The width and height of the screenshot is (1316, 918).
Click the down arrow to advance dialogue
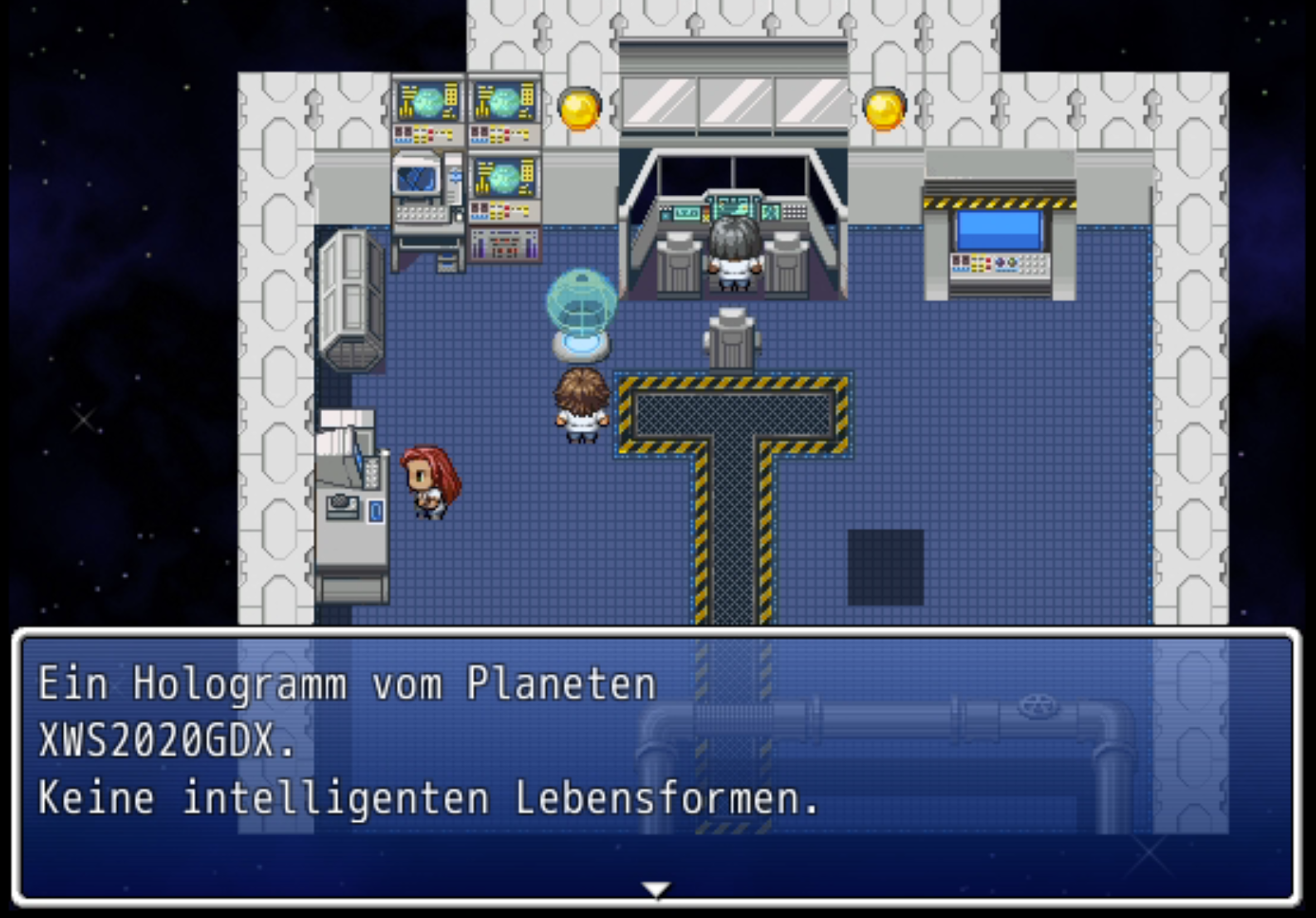(657, 889)
